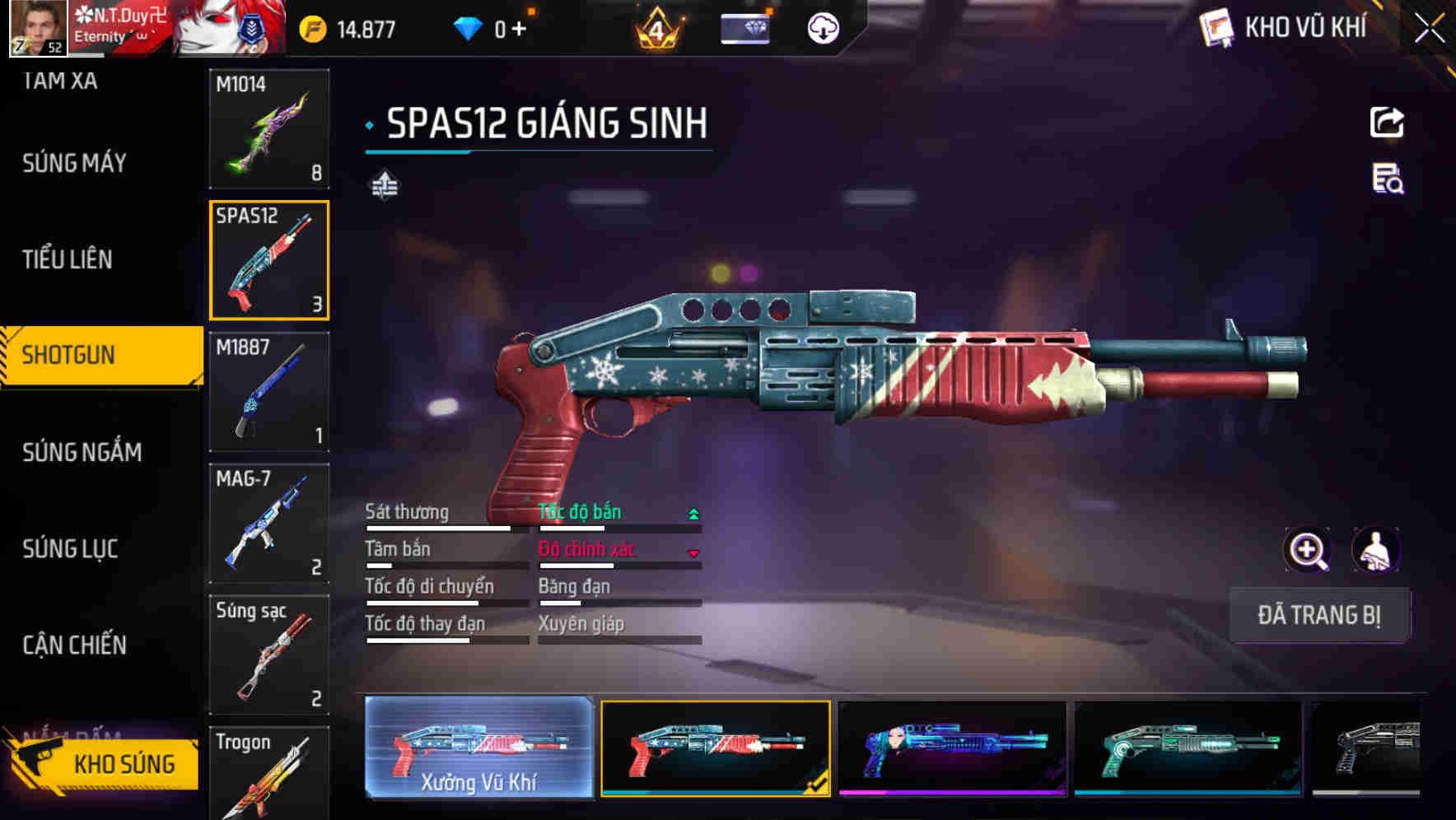Close the weapon vault screen

[x=1429, y=29]
